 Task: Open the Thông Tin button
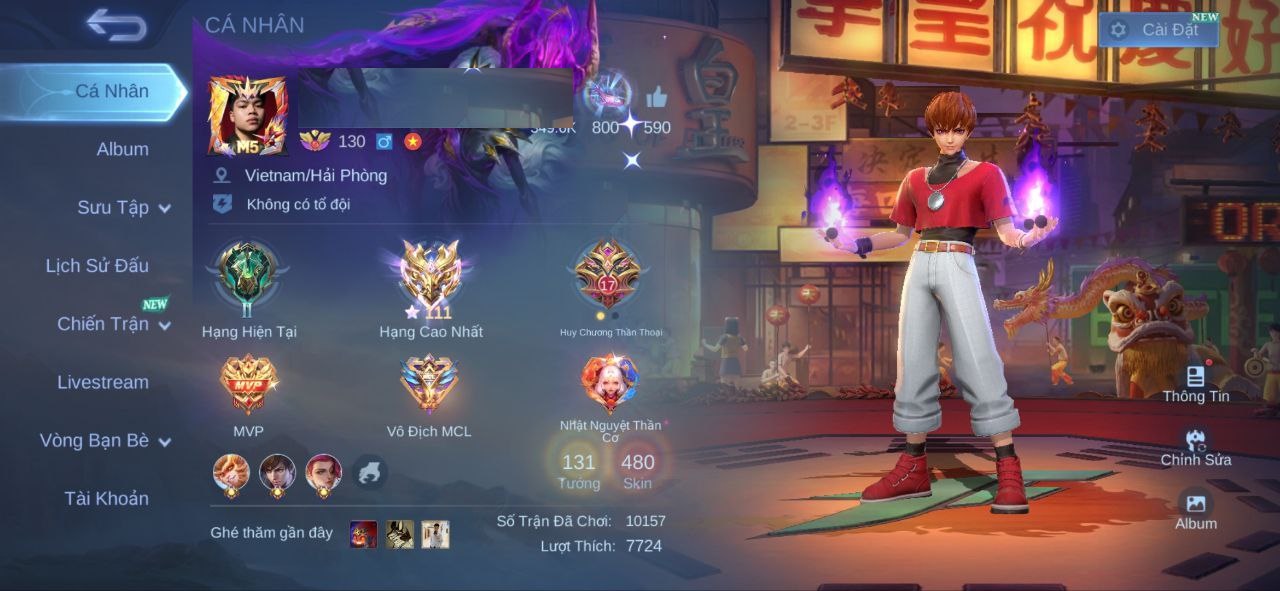coord(1195,383)
